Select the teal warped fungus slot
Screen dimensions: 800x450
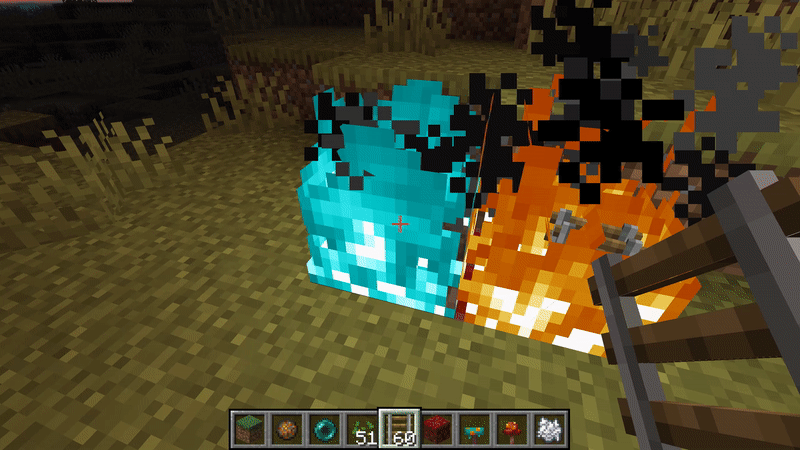472,428
